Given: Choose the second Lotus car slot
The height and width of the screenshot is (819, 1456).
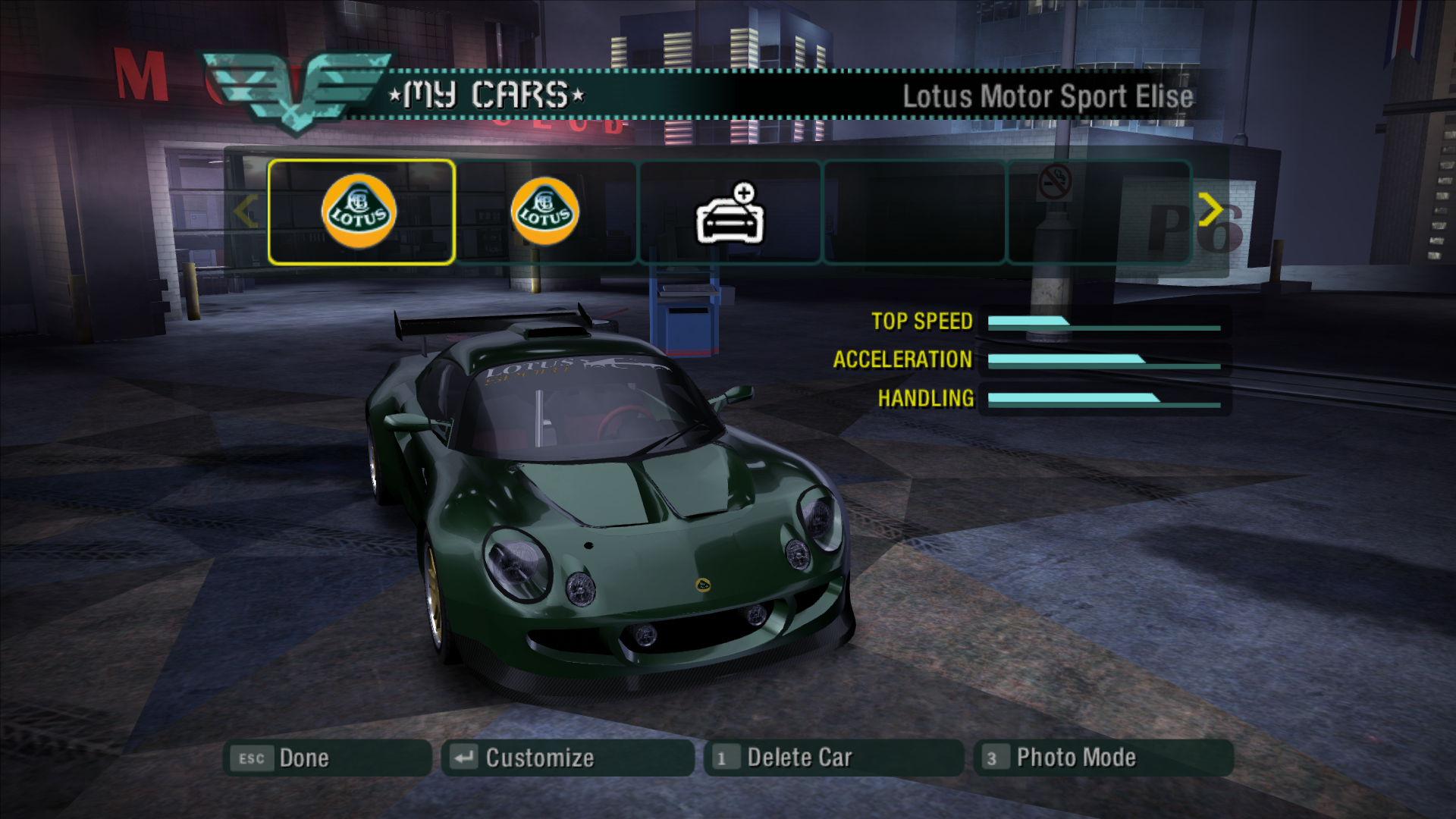Looking at the screenshot, I should (x=545, y=212).
